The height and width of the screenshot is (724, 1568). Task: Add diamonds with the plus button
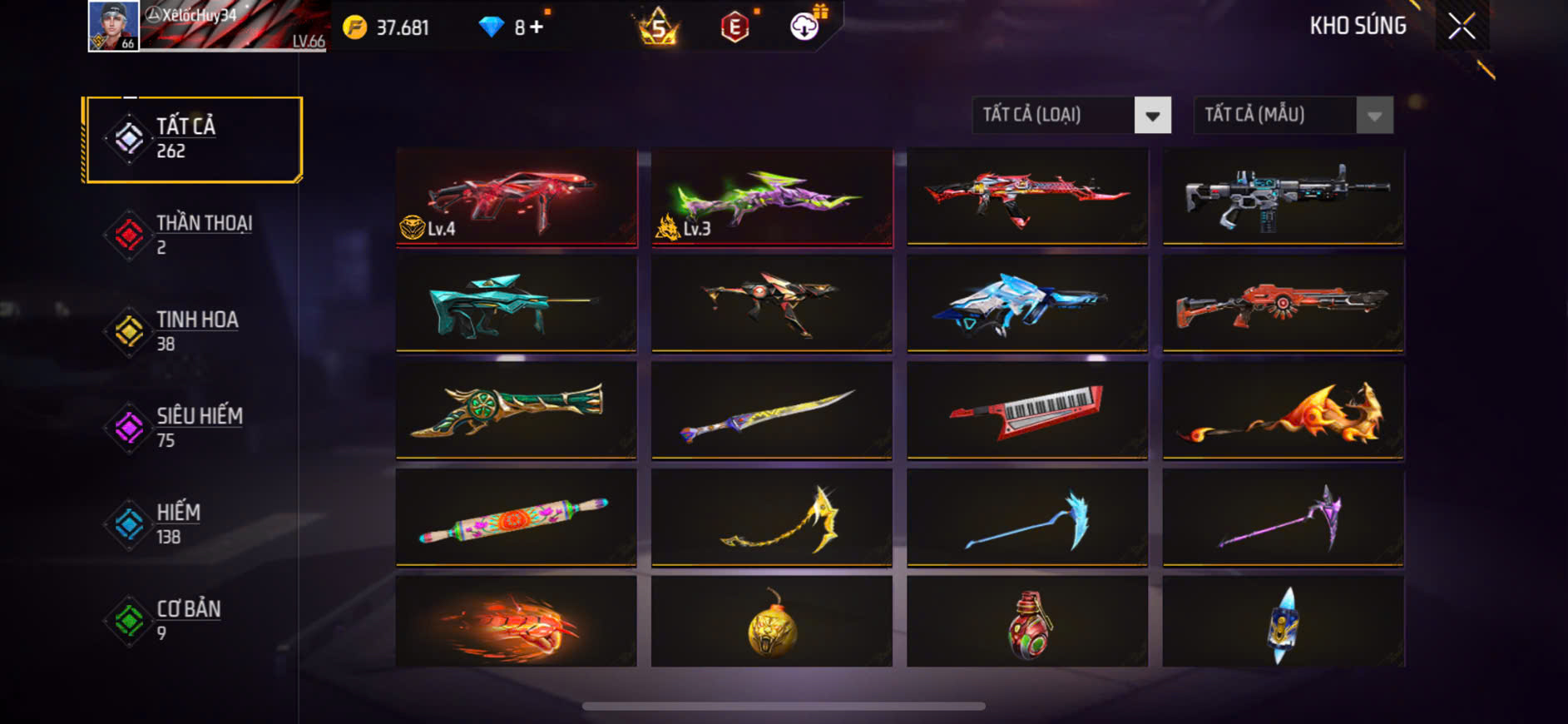pyautogui.click(x=537, y=27)
